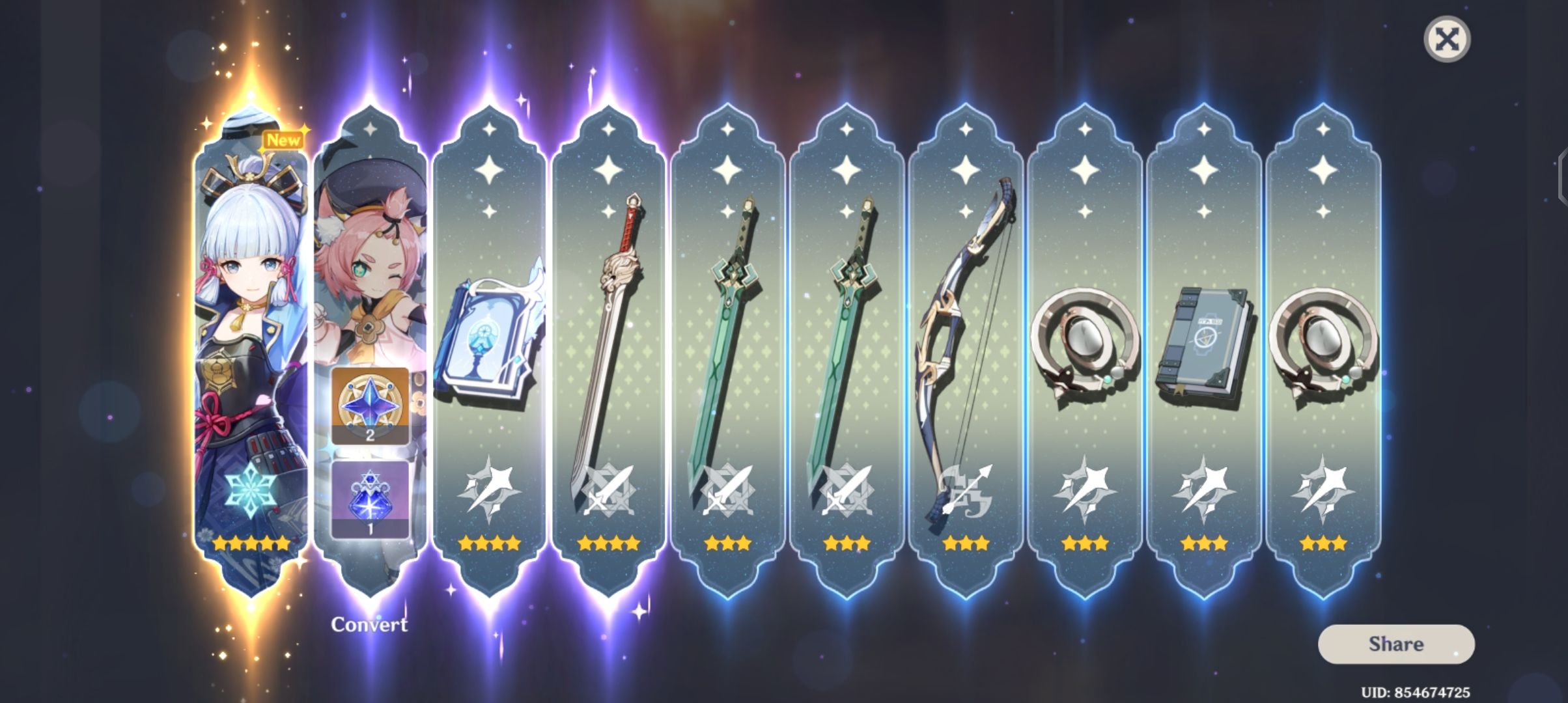Select the white claymore weapon drop

pyautogui.click(x=609, y=338)
